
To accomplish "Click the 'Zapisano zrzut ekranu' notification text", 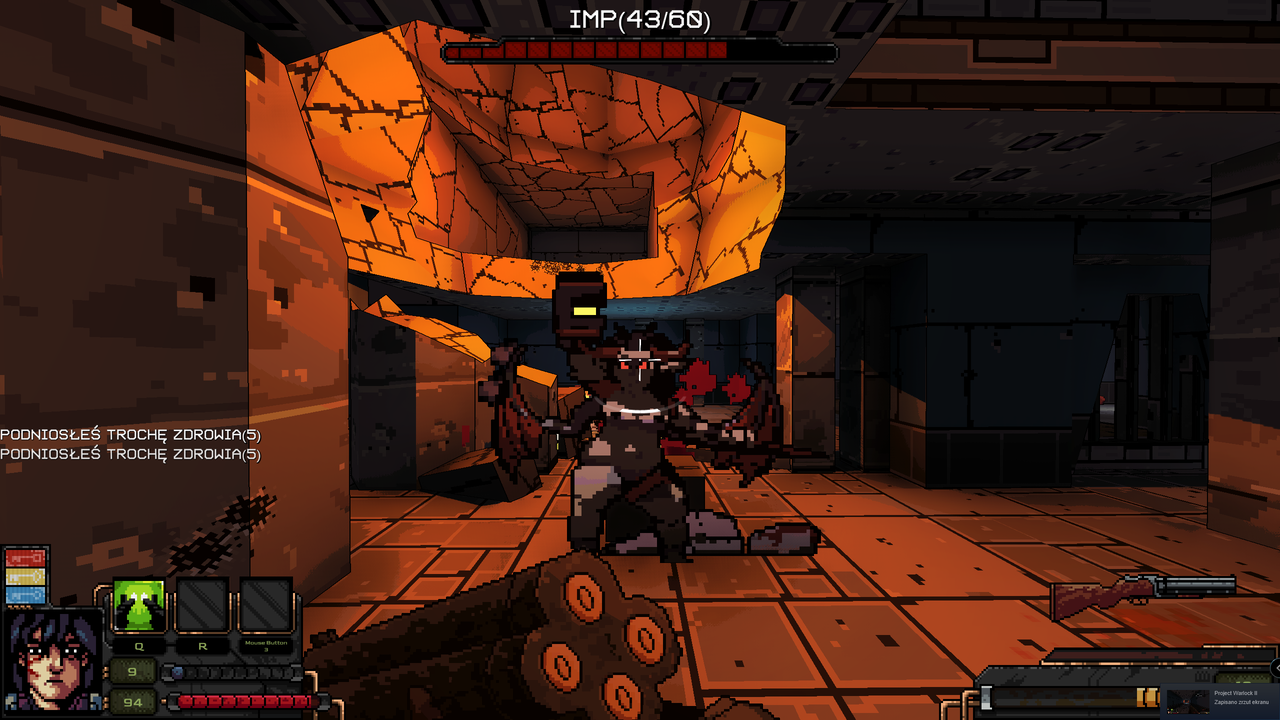I will (x=1241, y=702).
